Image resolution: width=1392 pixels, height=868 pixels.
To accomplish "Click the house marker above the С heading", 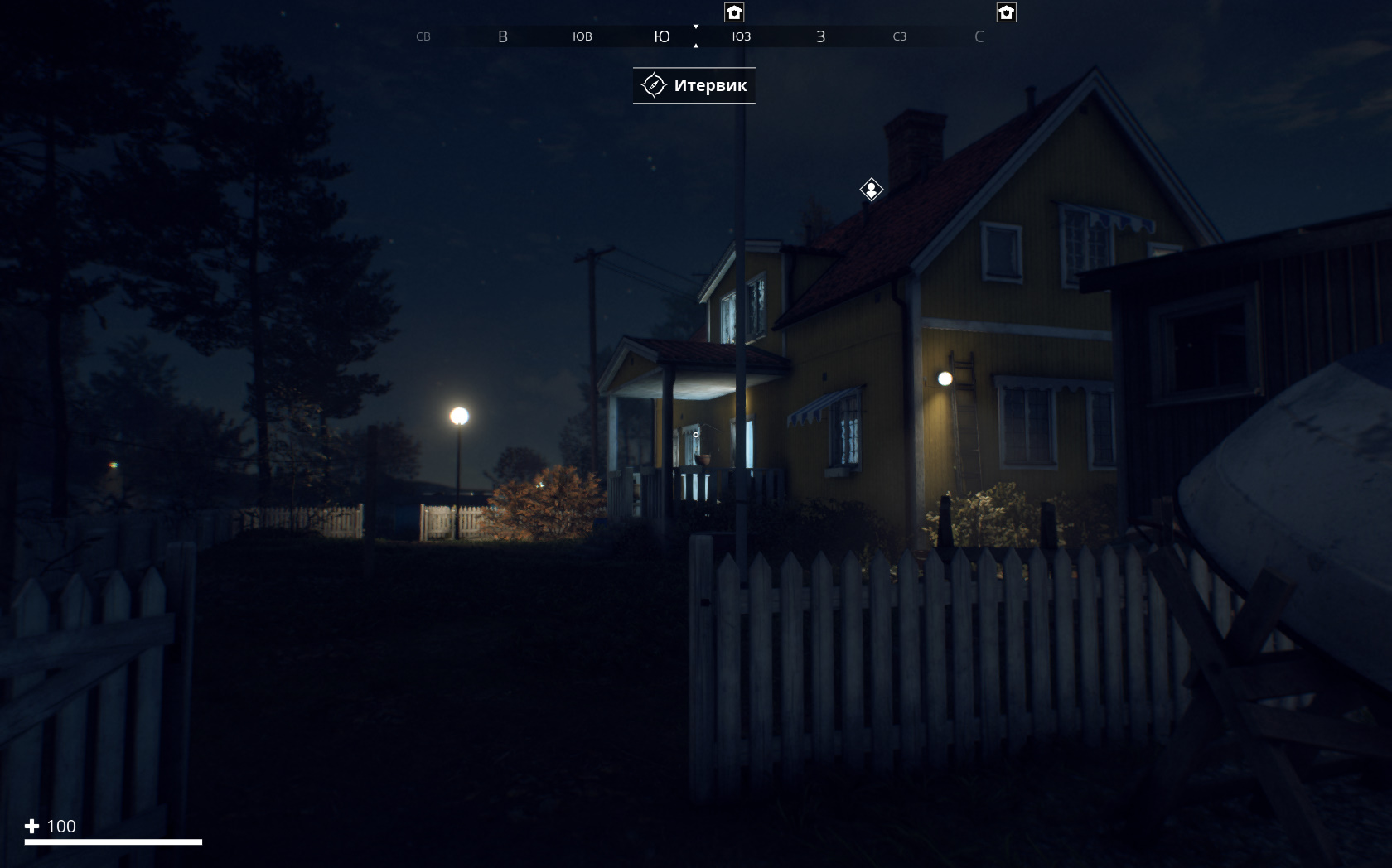I will [x=1006, y=12].
